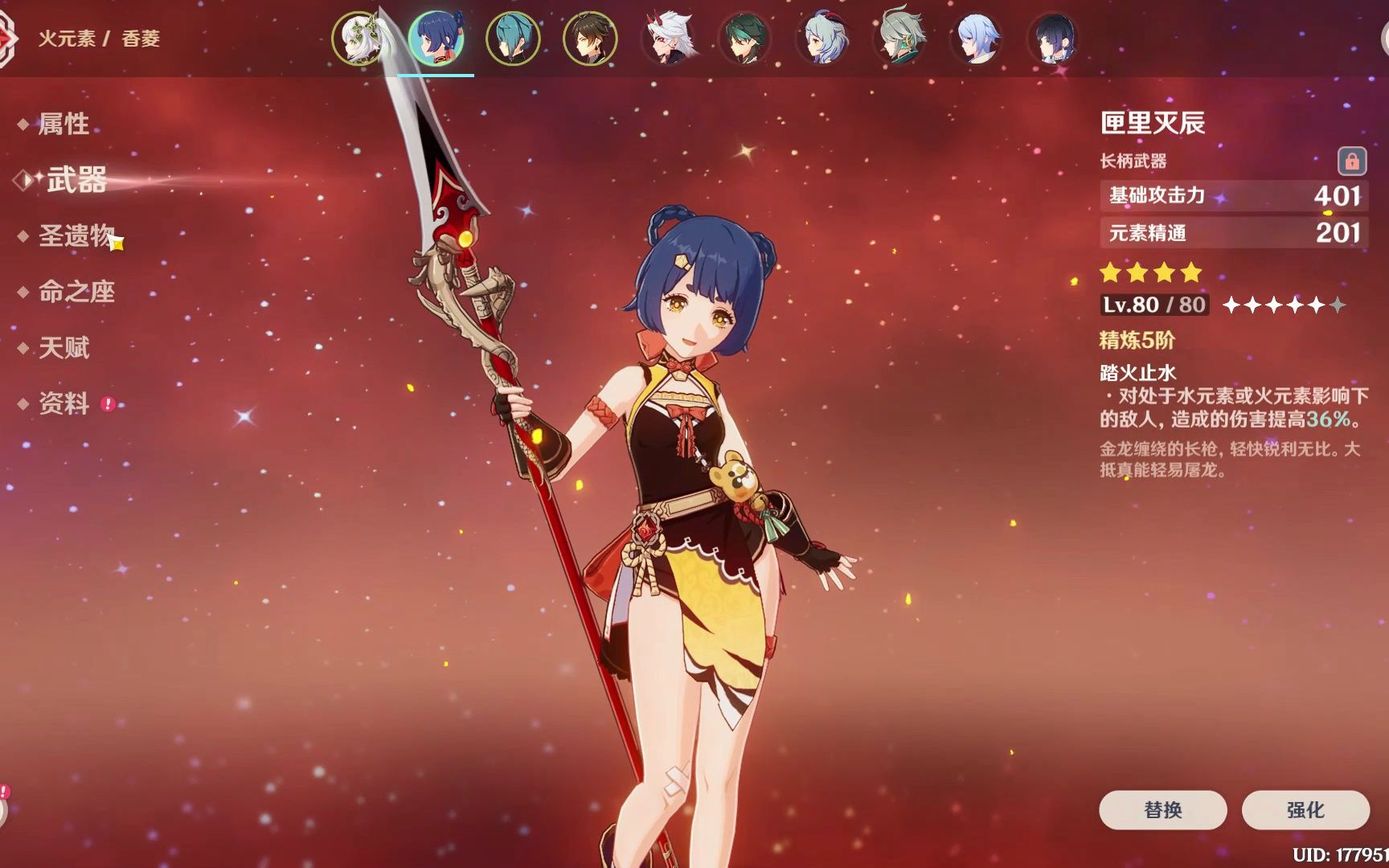Click the 替换 switch weapon button
1389x868 pixels.
[x=1162, y=809]
